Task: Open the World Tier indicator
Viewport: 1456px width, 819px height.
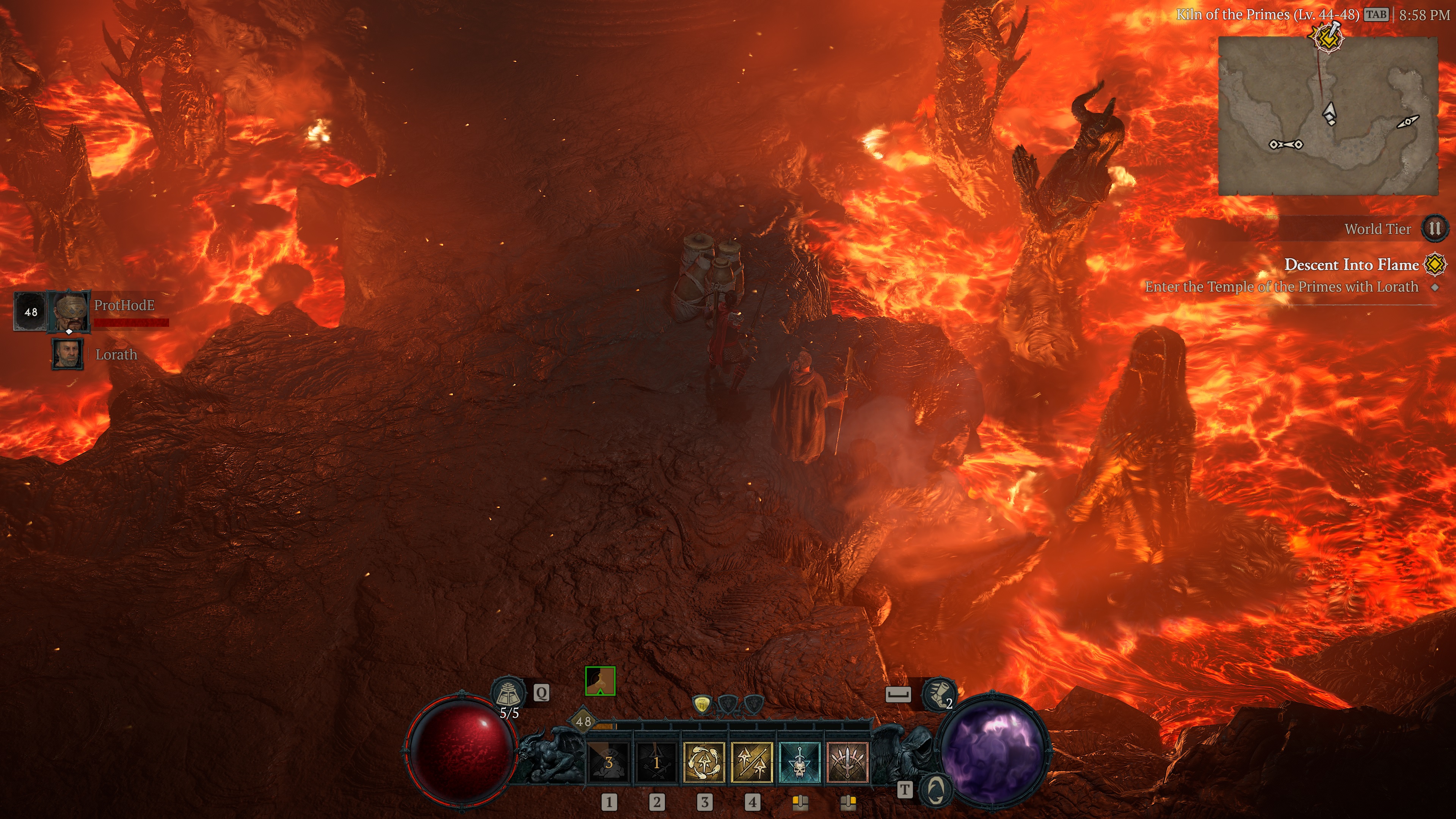Action: (x=1434, y=229)
